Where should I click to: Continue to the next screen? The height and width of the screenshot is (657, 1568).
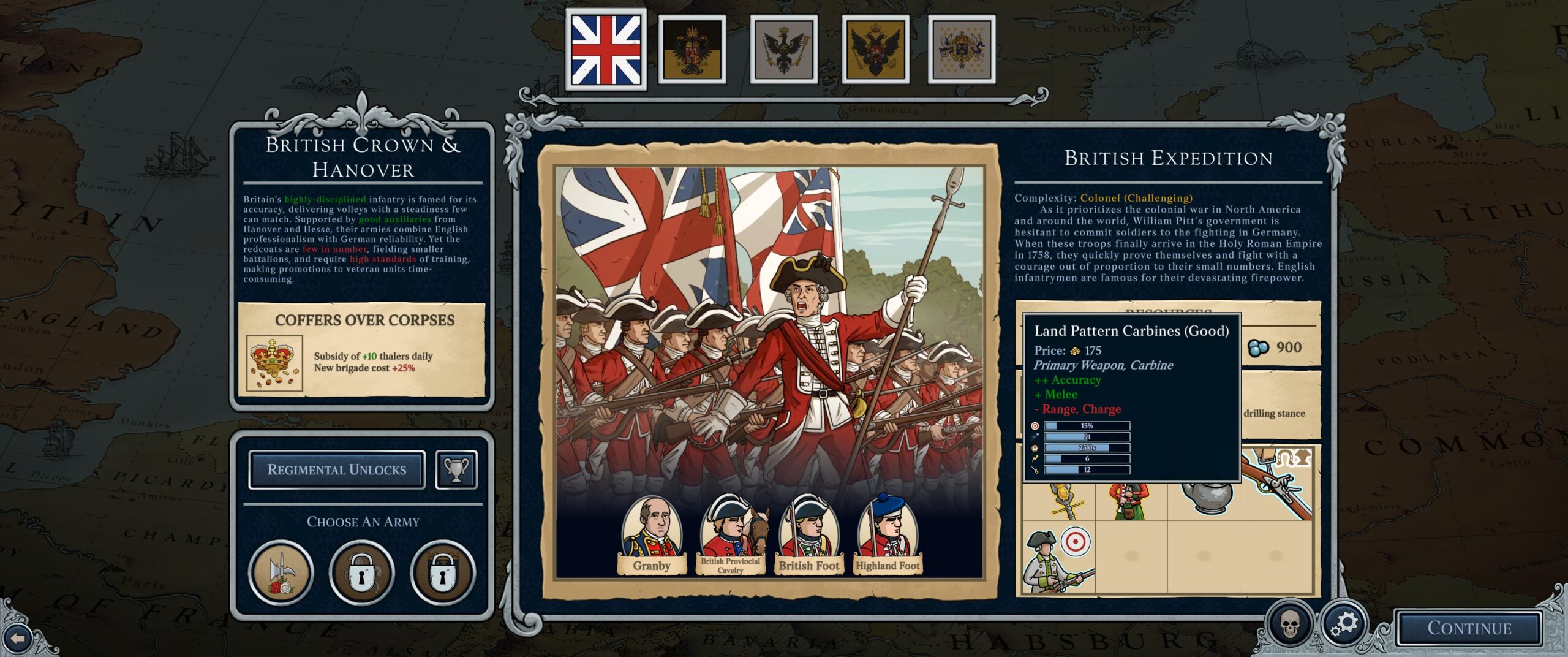(1469, 628)
